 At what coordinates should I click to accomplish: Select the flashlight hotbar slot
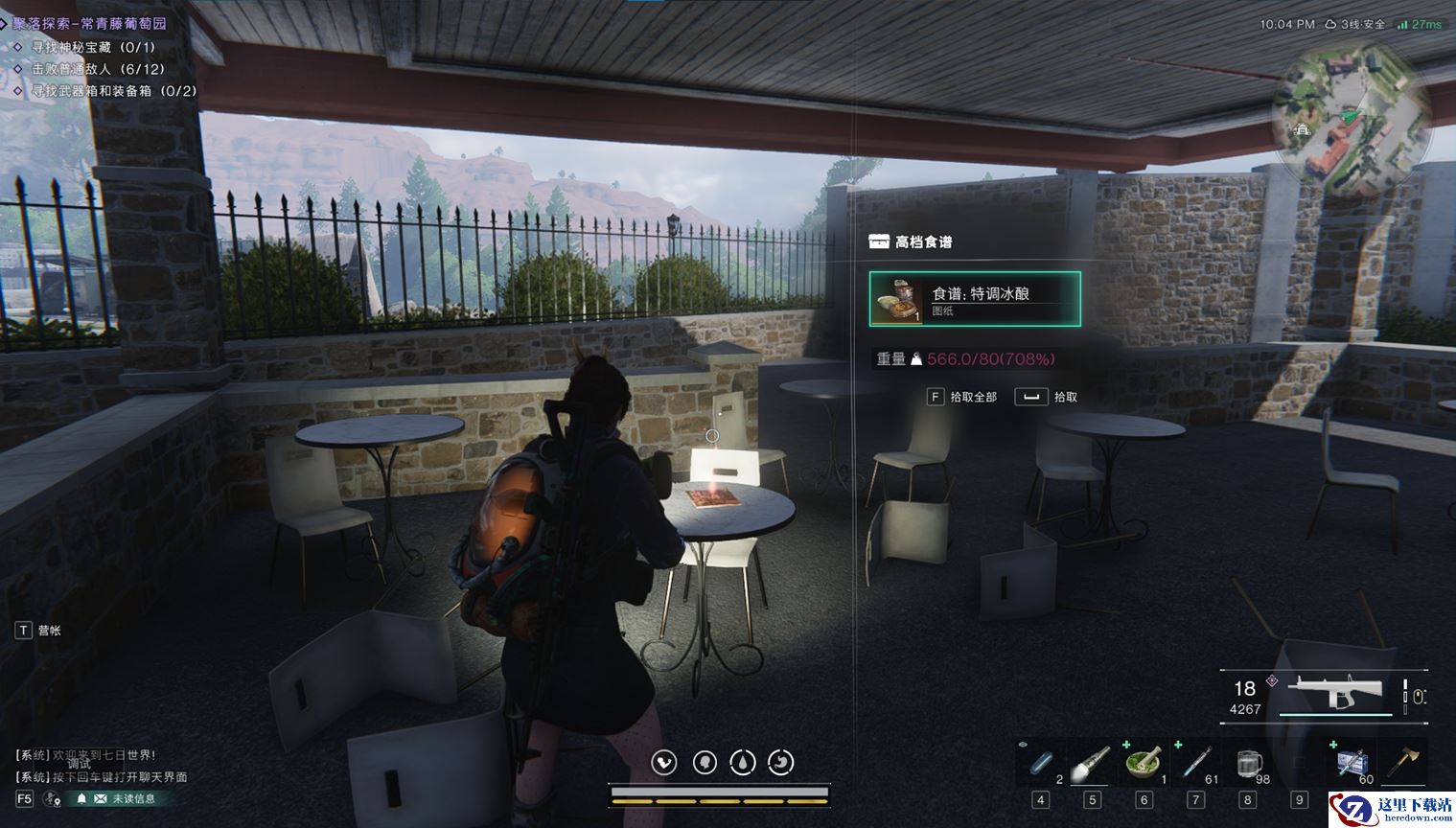tap(1092, 764)
